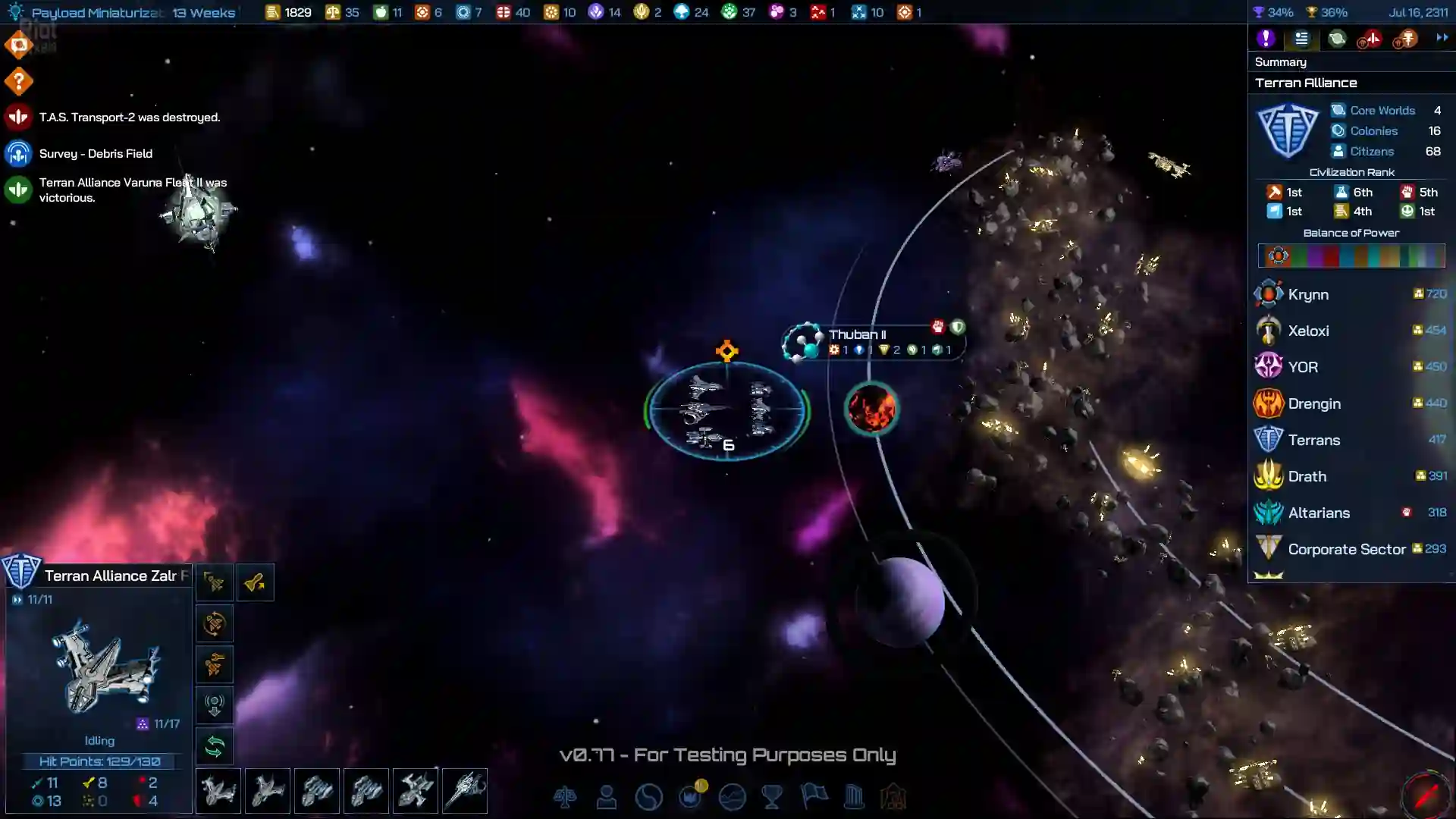Click the Thuban II planet label
Viewport: 1456px width, 819px height.
pyautogui.click(x=857, y=334)
